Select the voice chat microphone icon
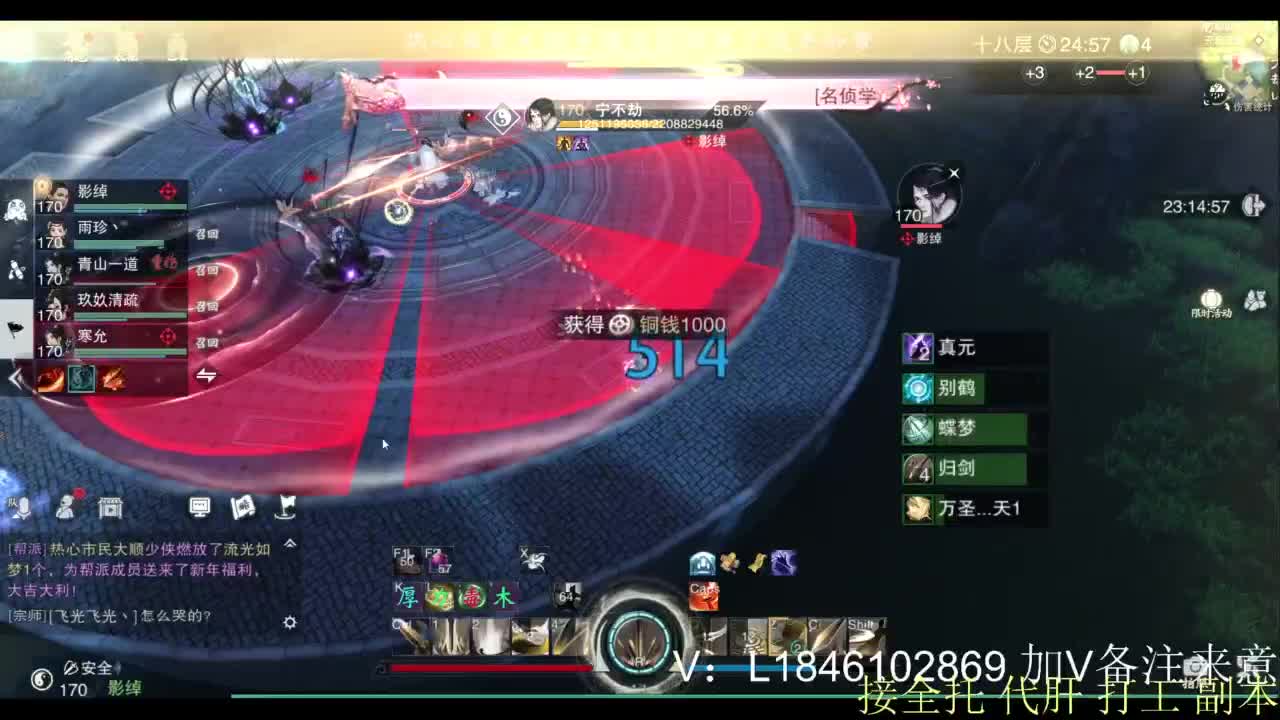 tap(24, 507)
